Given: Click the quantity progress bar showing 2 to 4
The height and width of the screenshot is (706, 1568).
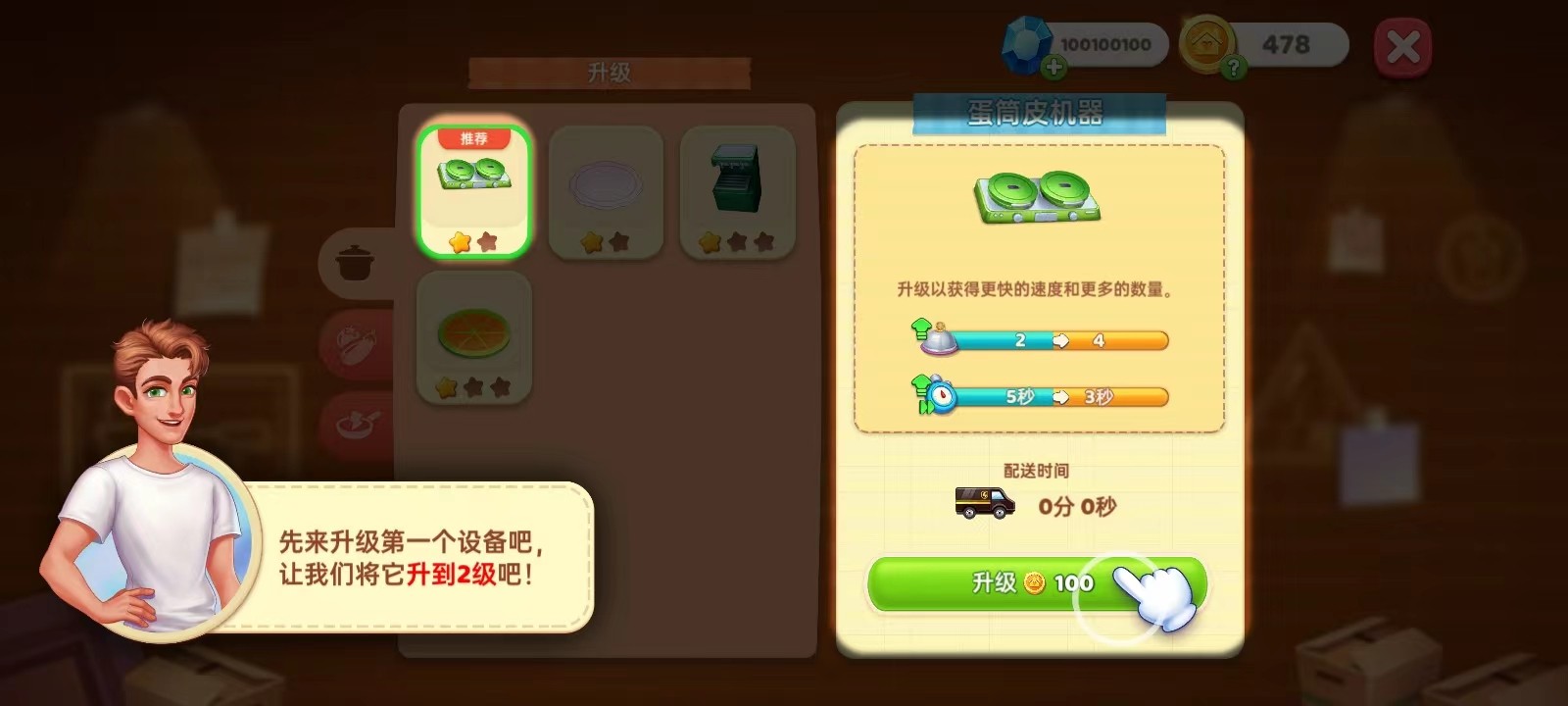Looking at the screenshot, I should [1058, 340].
